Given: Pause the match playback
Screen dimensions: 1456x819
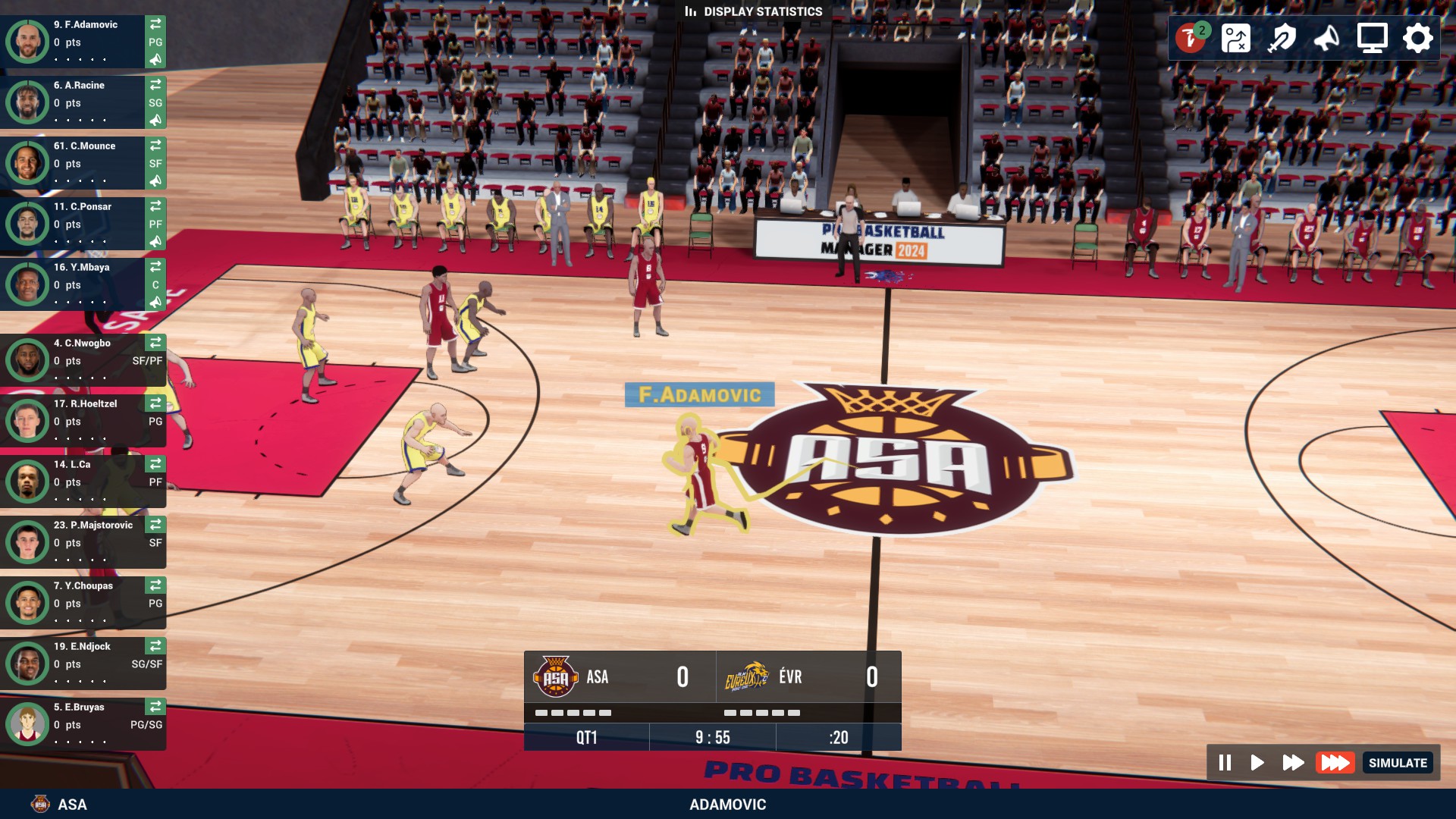Looking at the screenshot, I should pyautogui.click(x=1225, y=763).
